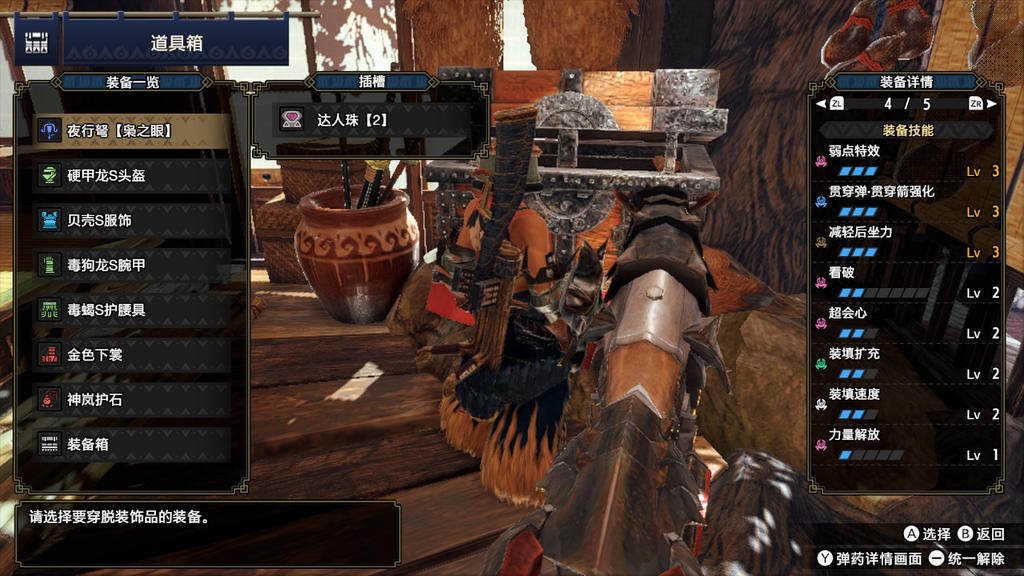Screen dimensions: 1024x576
Task: Select the 超会心 skill row
Action: 907,323
